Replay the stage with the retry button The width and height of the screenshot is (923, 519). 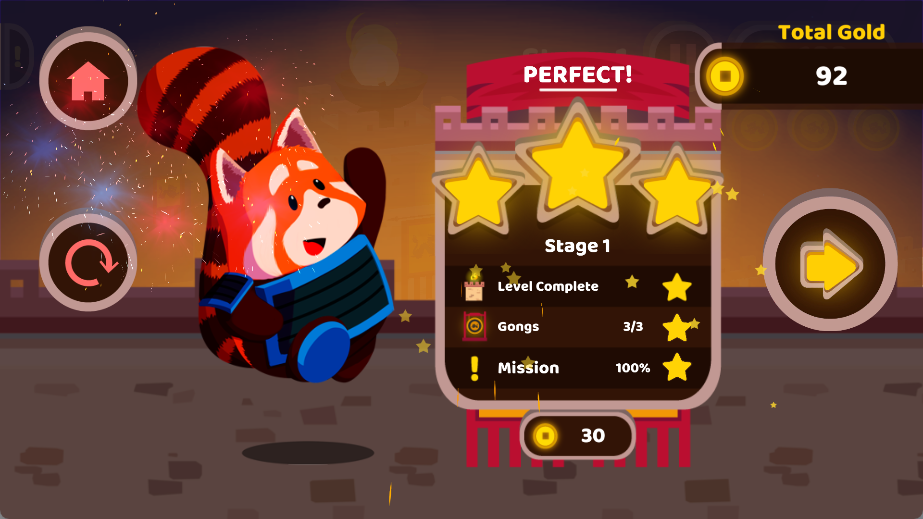tap(88, 264)
